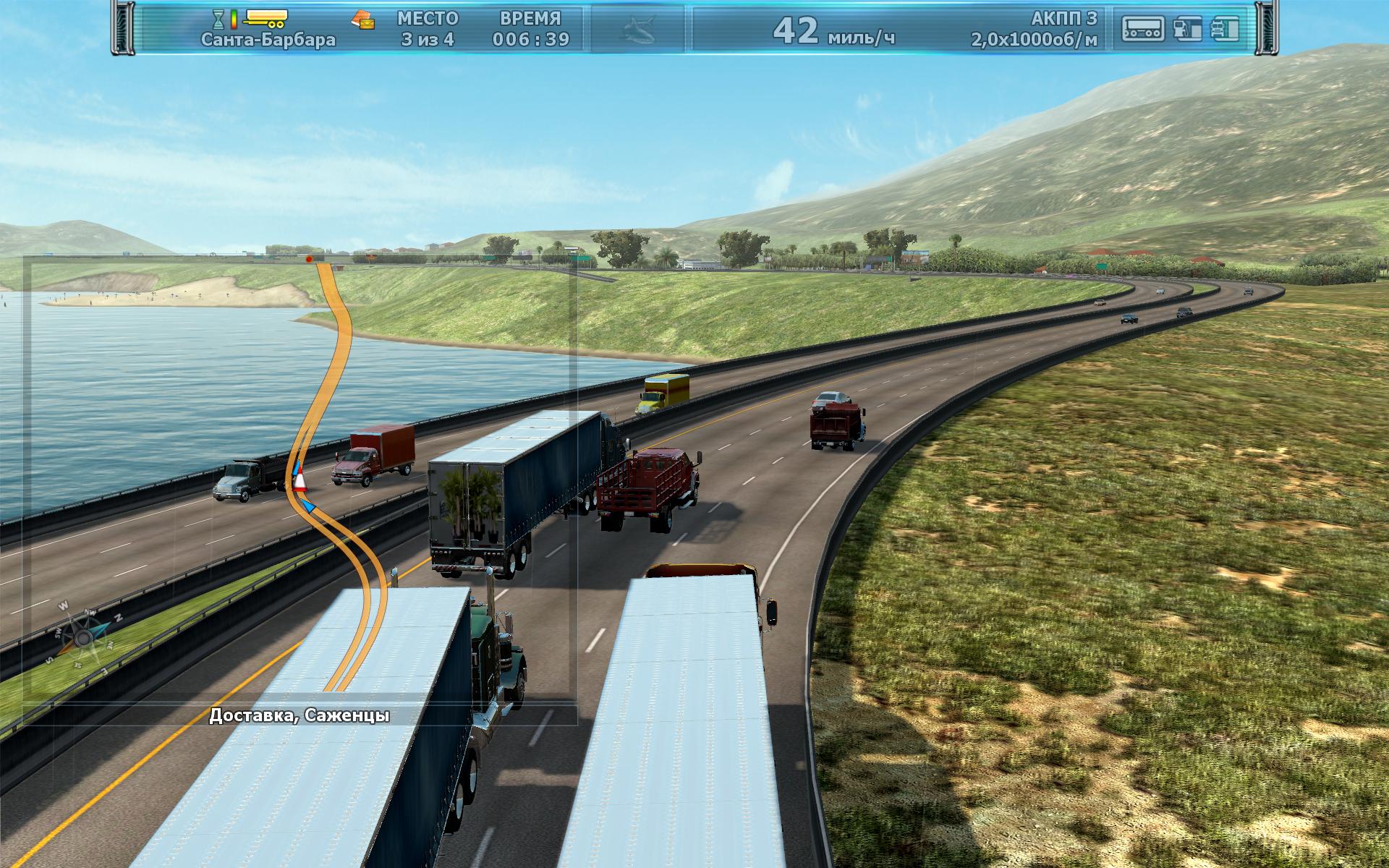Open the radio cassette player icon

(x=1143, y=29)
